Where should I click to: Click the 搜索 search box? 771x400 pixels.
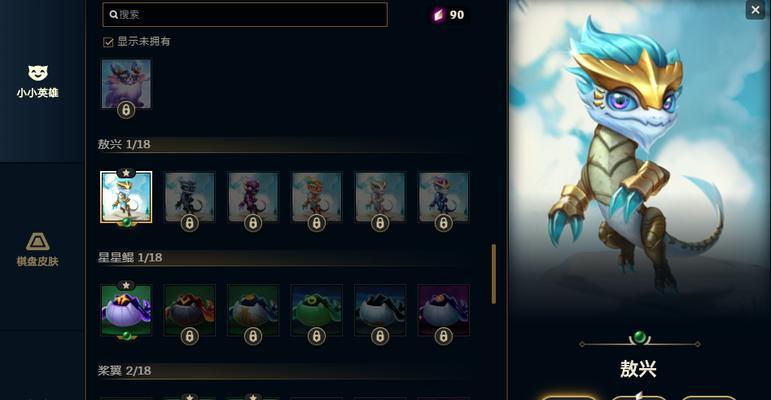click(245, 14)
